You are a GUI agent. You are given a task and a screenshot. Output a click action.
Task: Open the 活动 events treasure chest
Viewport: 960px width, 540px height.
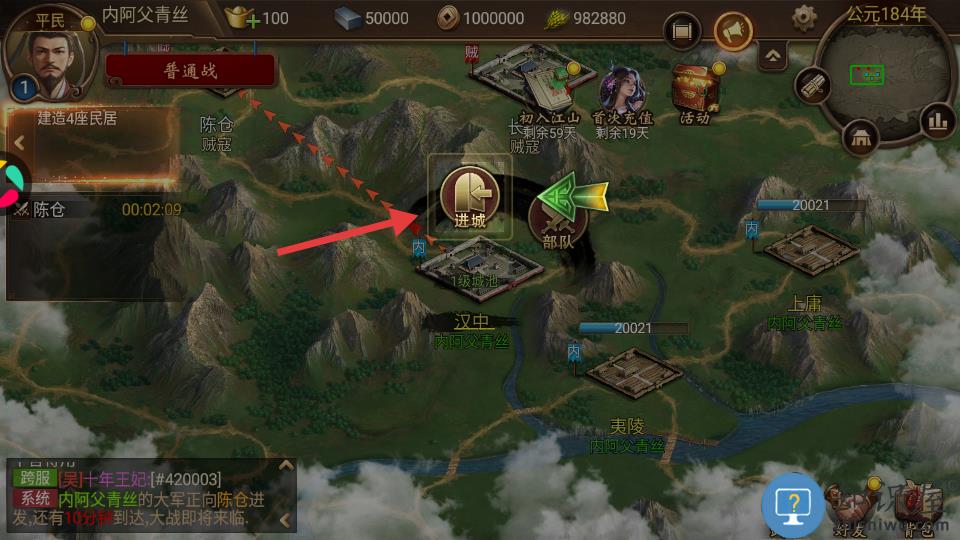695,95
